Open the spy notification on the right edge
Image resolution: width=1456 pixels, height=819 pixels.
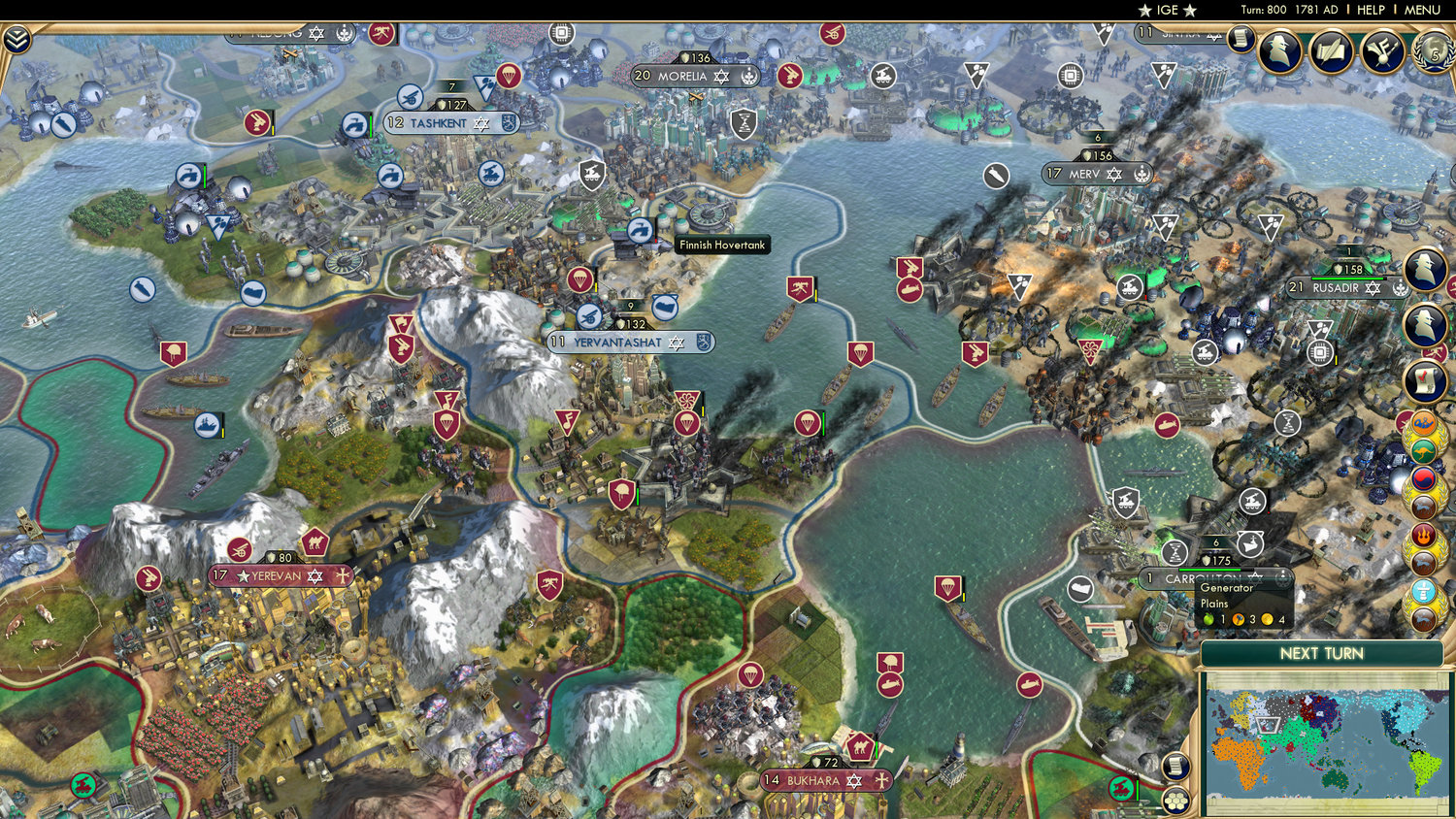(1424, 269)
